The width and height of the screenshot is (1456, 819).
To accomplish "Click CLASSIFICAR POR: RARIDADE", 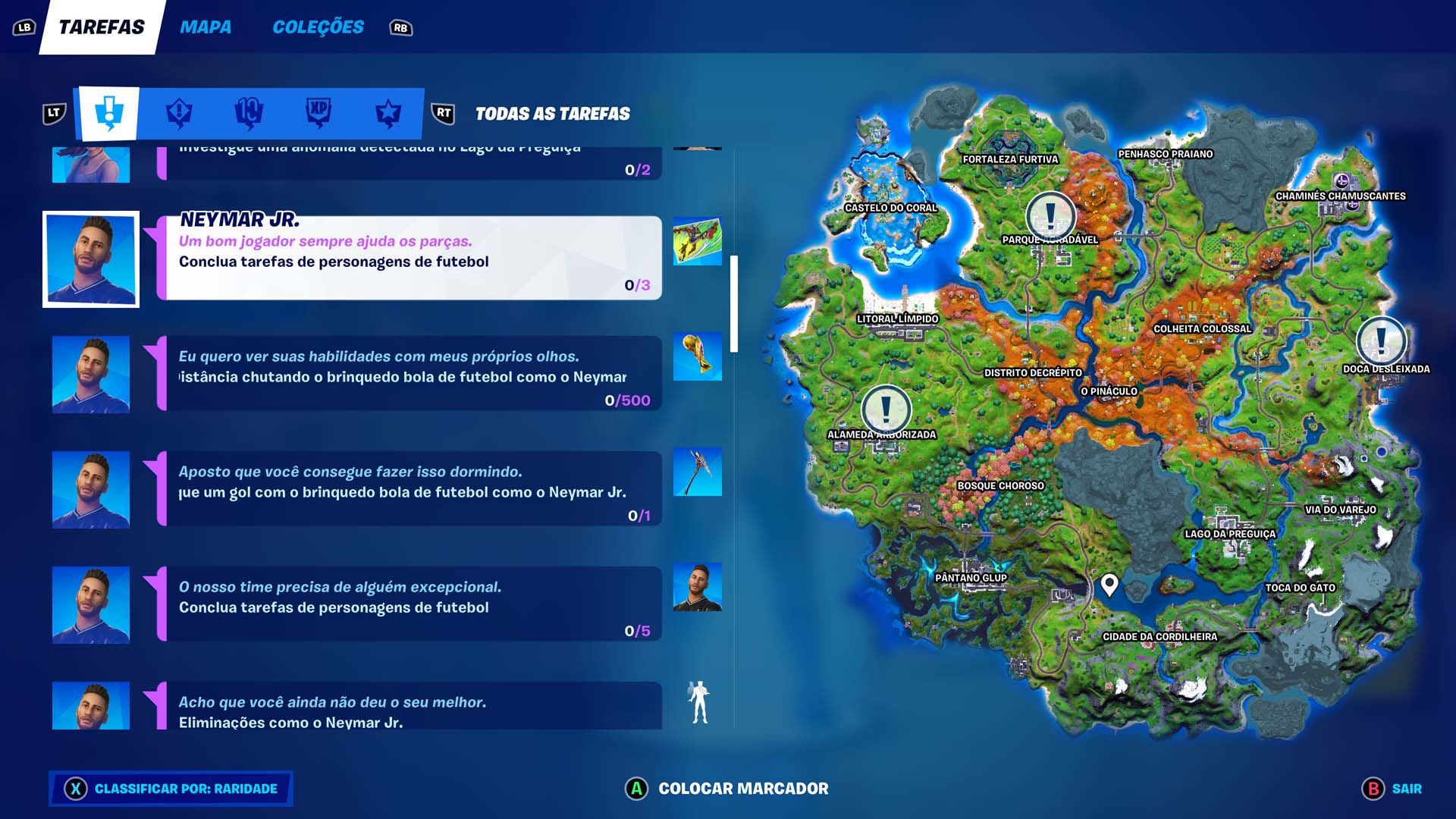I will point(170,789).
